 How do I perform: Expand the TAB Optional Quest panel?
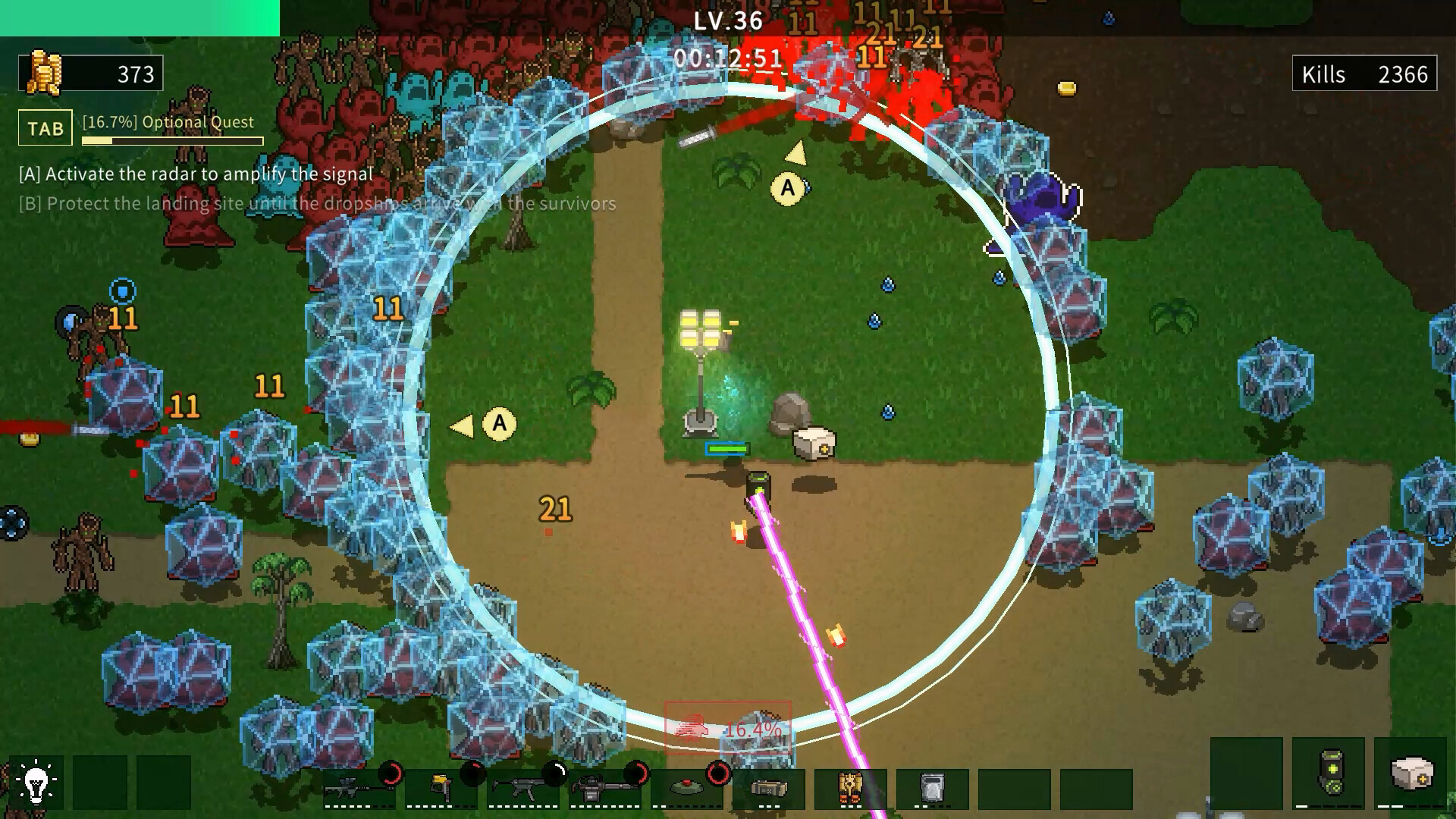point(45,127)
